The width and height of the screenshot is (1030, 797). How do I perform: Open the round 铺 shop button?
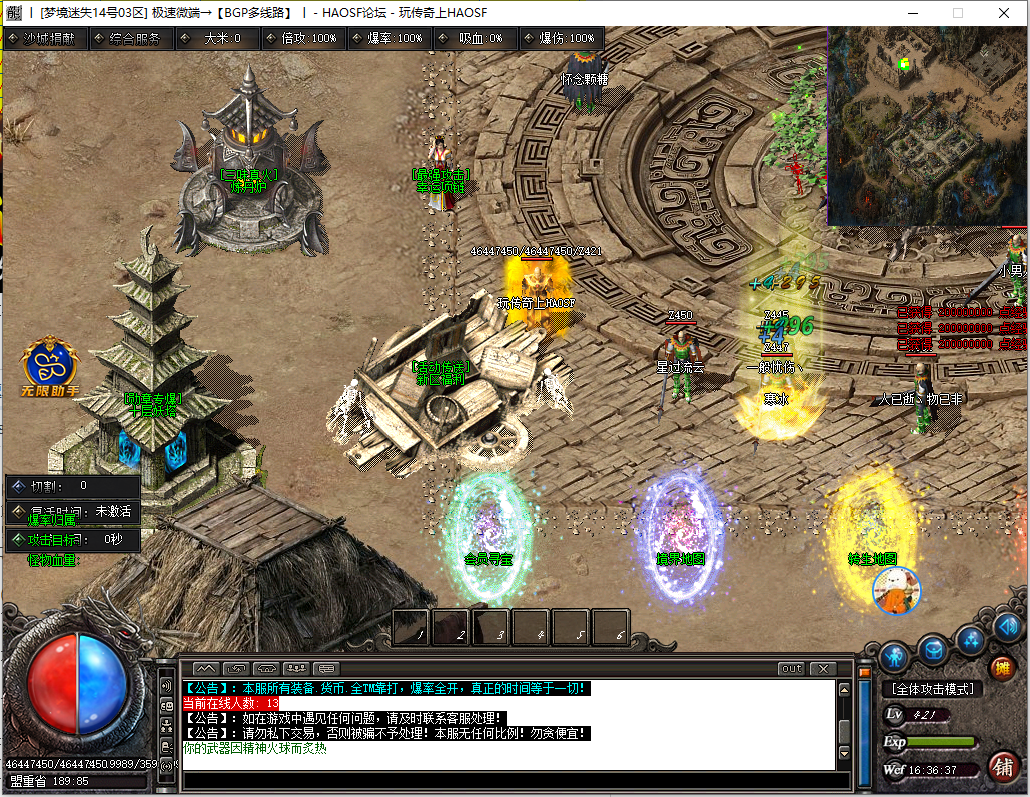(1003, 766)
